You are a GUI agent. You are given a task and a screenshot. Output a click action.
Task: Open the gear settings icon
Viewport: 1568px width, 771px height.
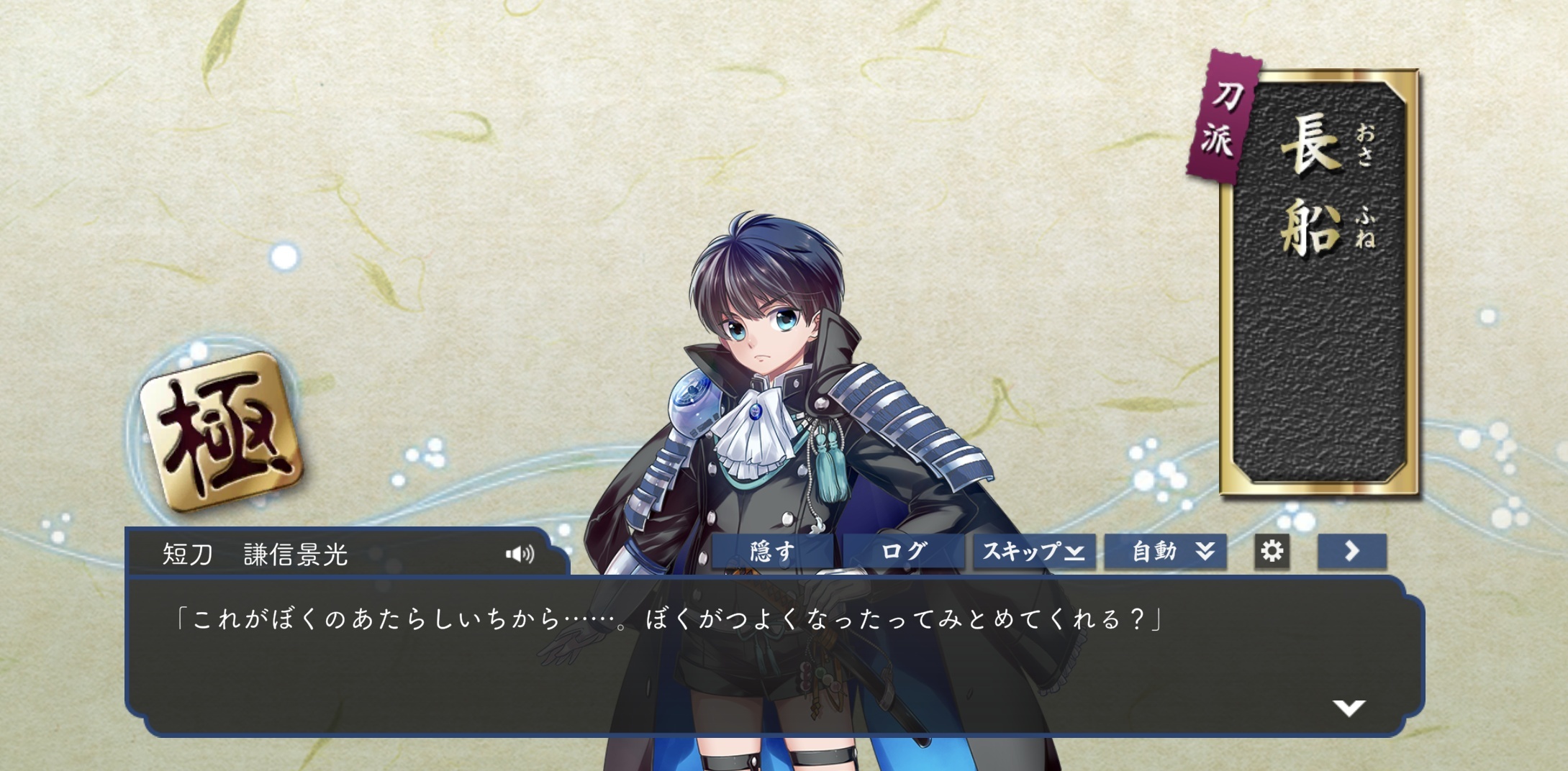pos(1272,552)
